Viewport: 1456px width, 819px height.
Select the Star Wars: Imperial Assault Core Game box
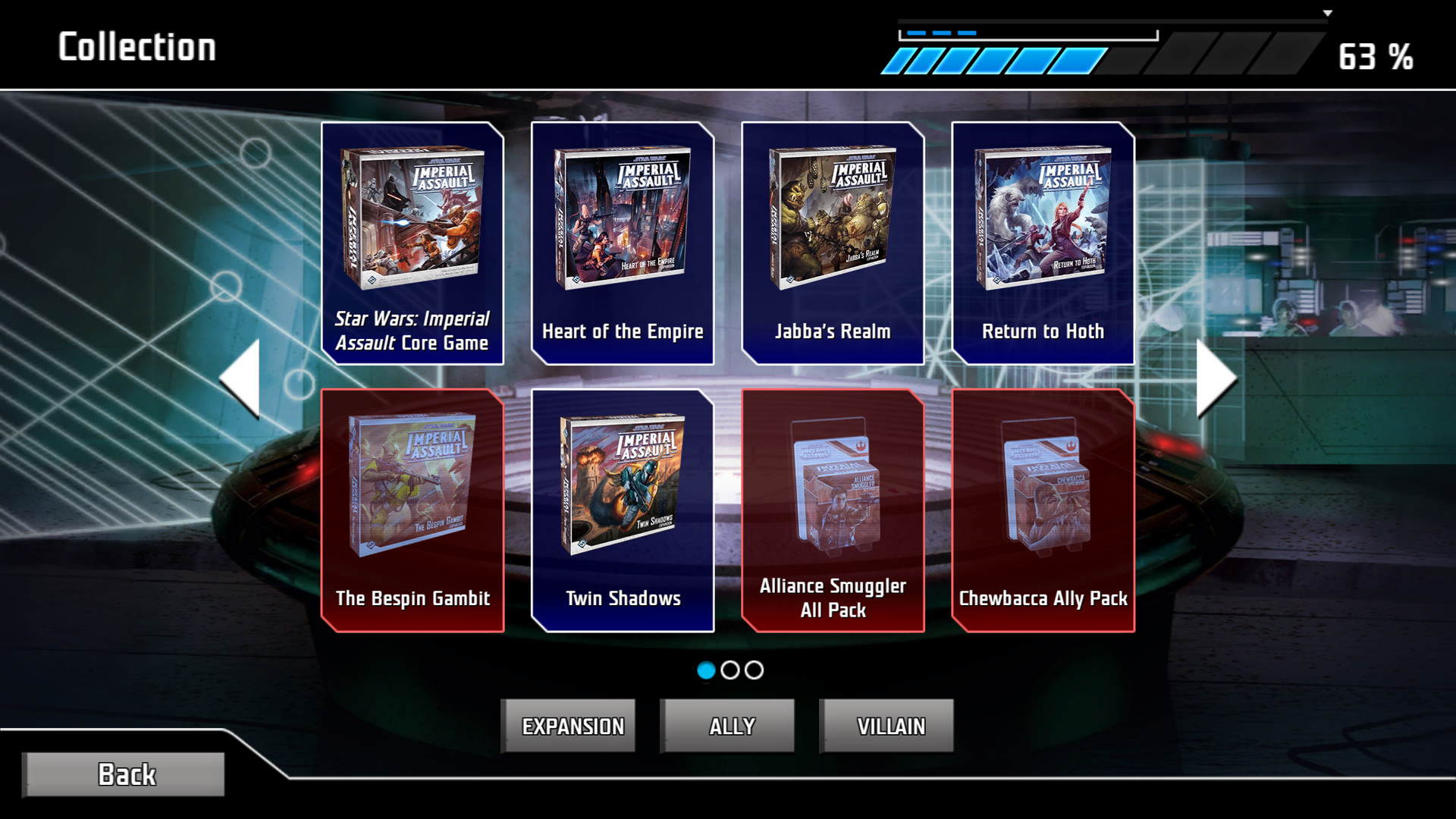[413, 243]
